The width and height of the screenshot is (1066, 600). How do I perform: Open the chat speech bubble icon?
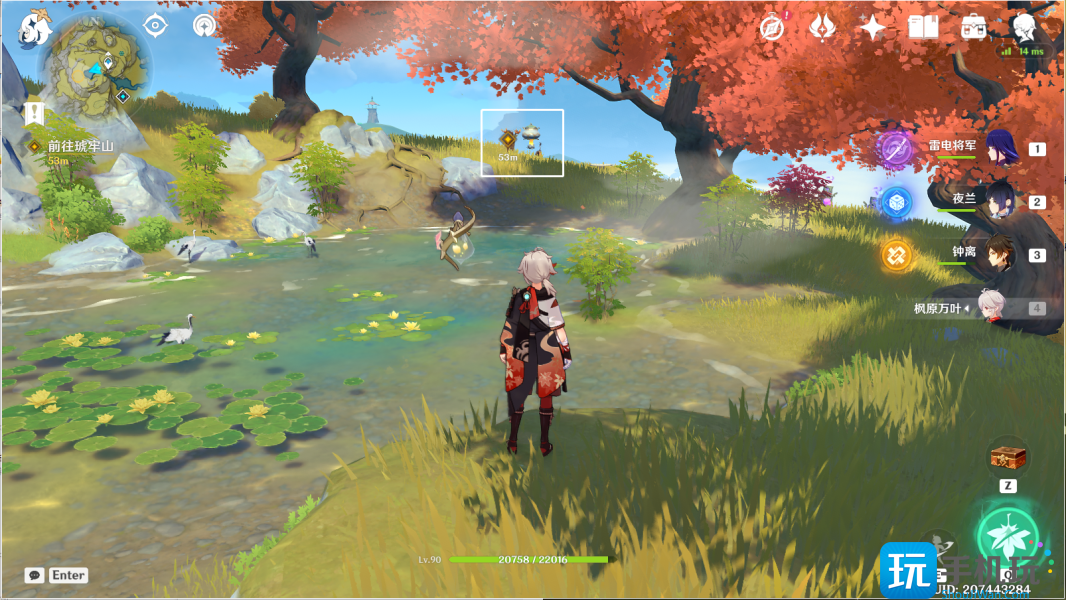pos(35,575)
